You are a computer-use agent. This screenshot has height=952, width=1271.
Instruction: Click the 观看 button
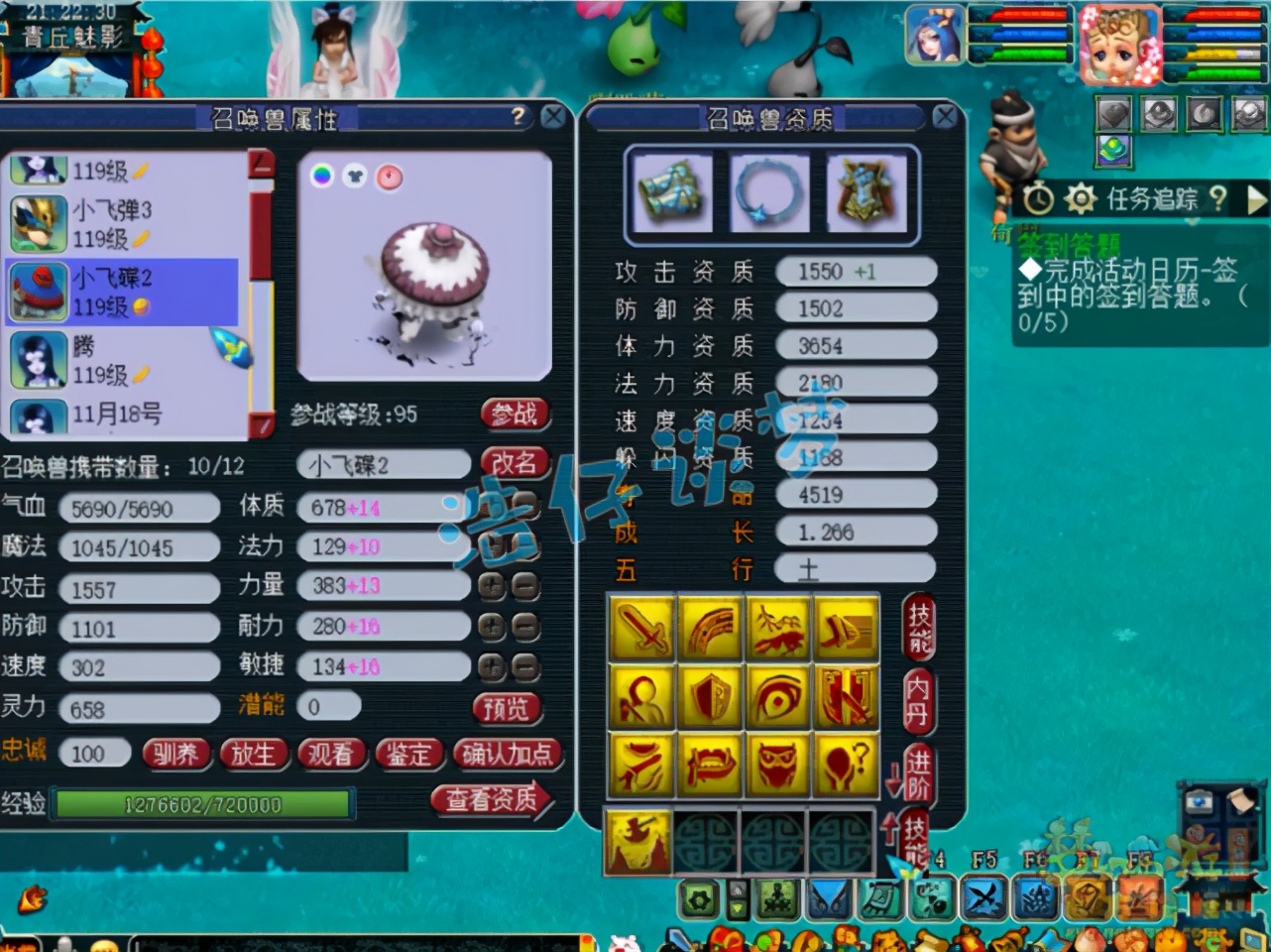[330, 755]
